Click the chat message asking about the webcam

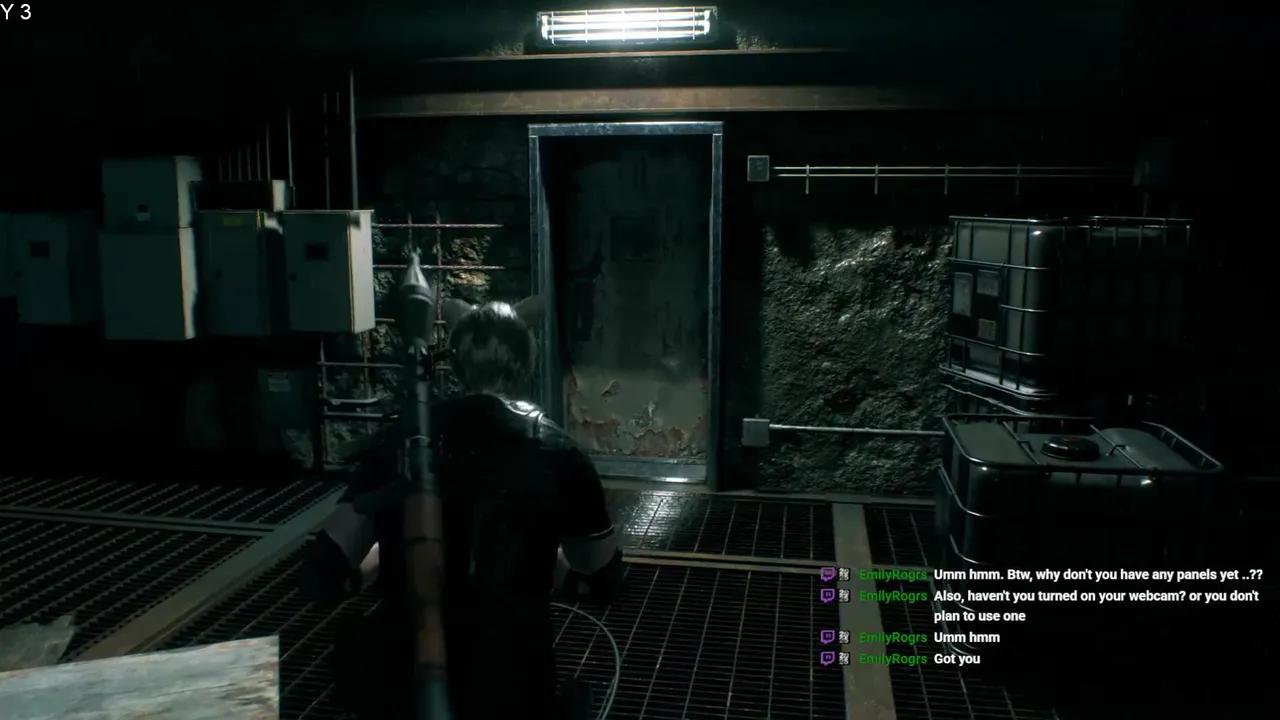(1095, 605)
